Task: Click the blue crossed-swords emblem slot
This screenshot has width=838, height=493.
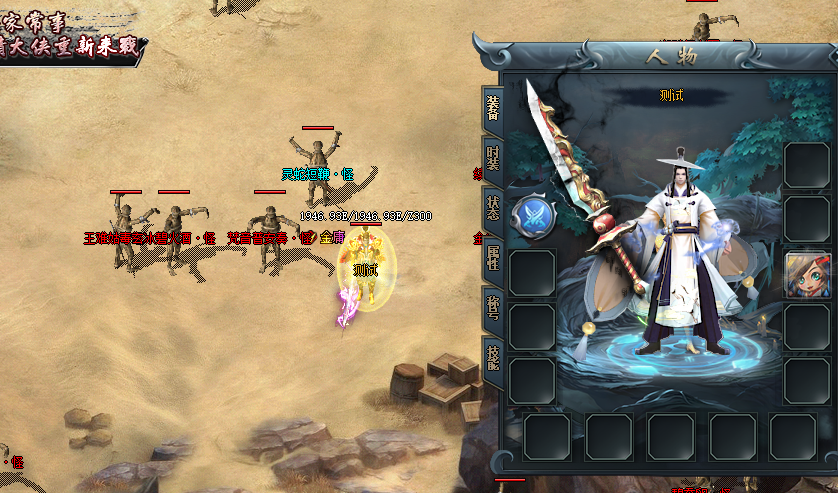Action: (533, 217)
